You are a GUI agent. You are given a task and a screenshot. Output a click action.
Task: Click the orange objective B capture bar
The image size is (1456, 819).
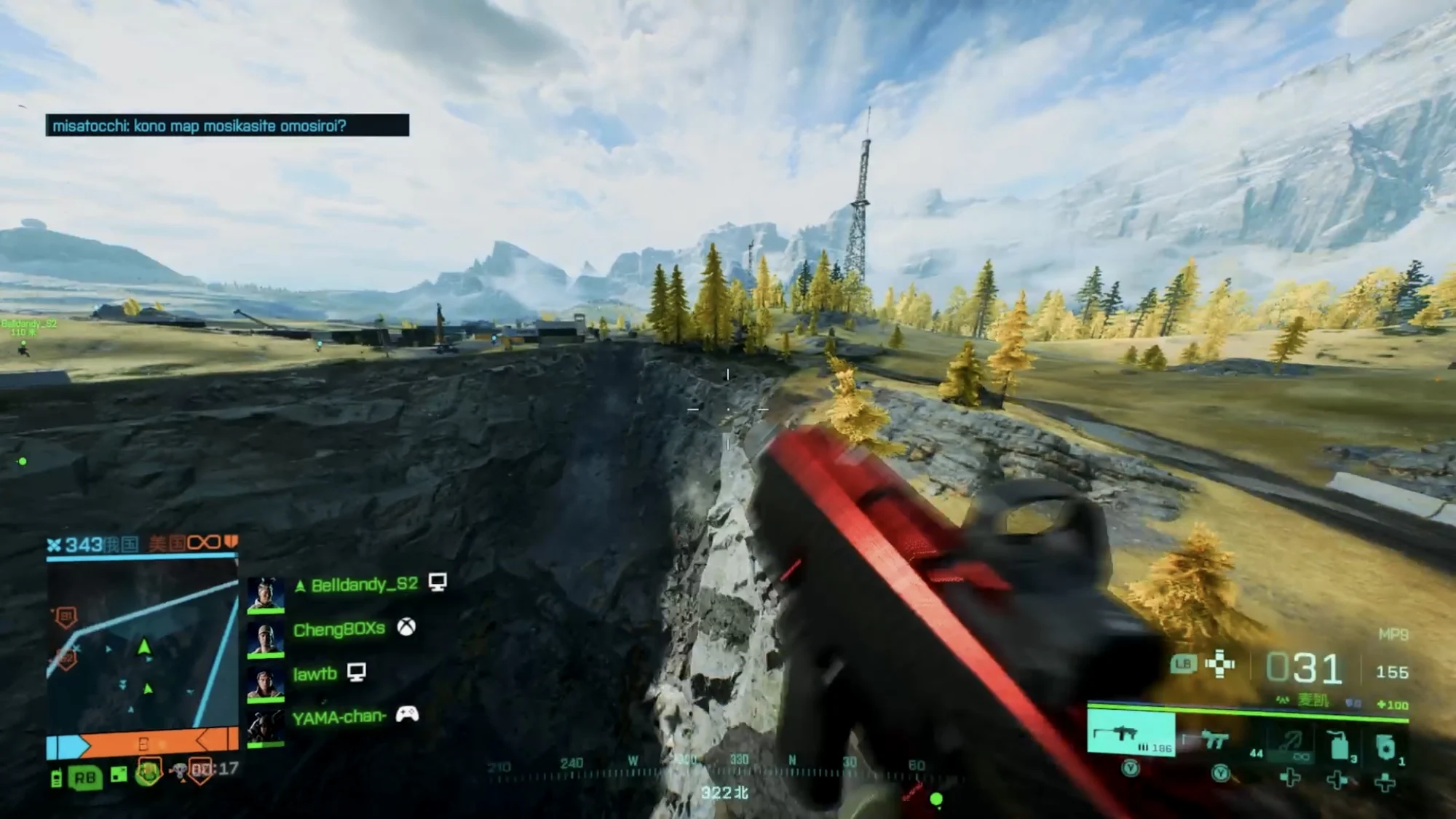click(143, 744)
